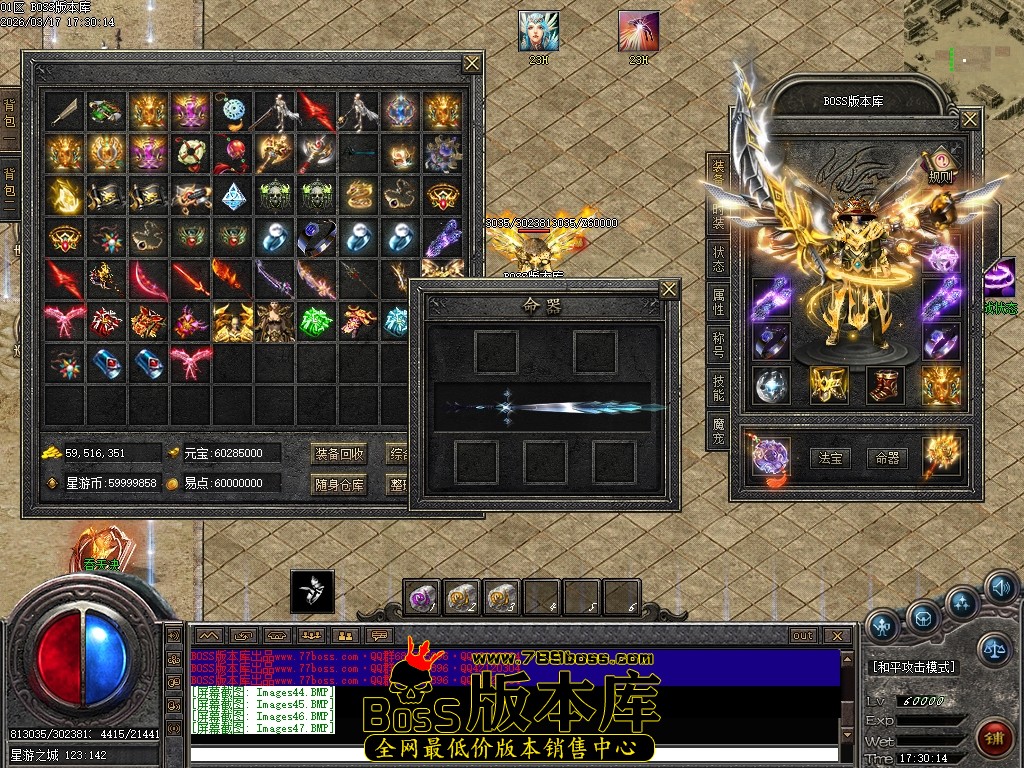This screenshot has width=1024, height=768.
Task: Open the 规则 rules help icon
Action: coord(940,165)
